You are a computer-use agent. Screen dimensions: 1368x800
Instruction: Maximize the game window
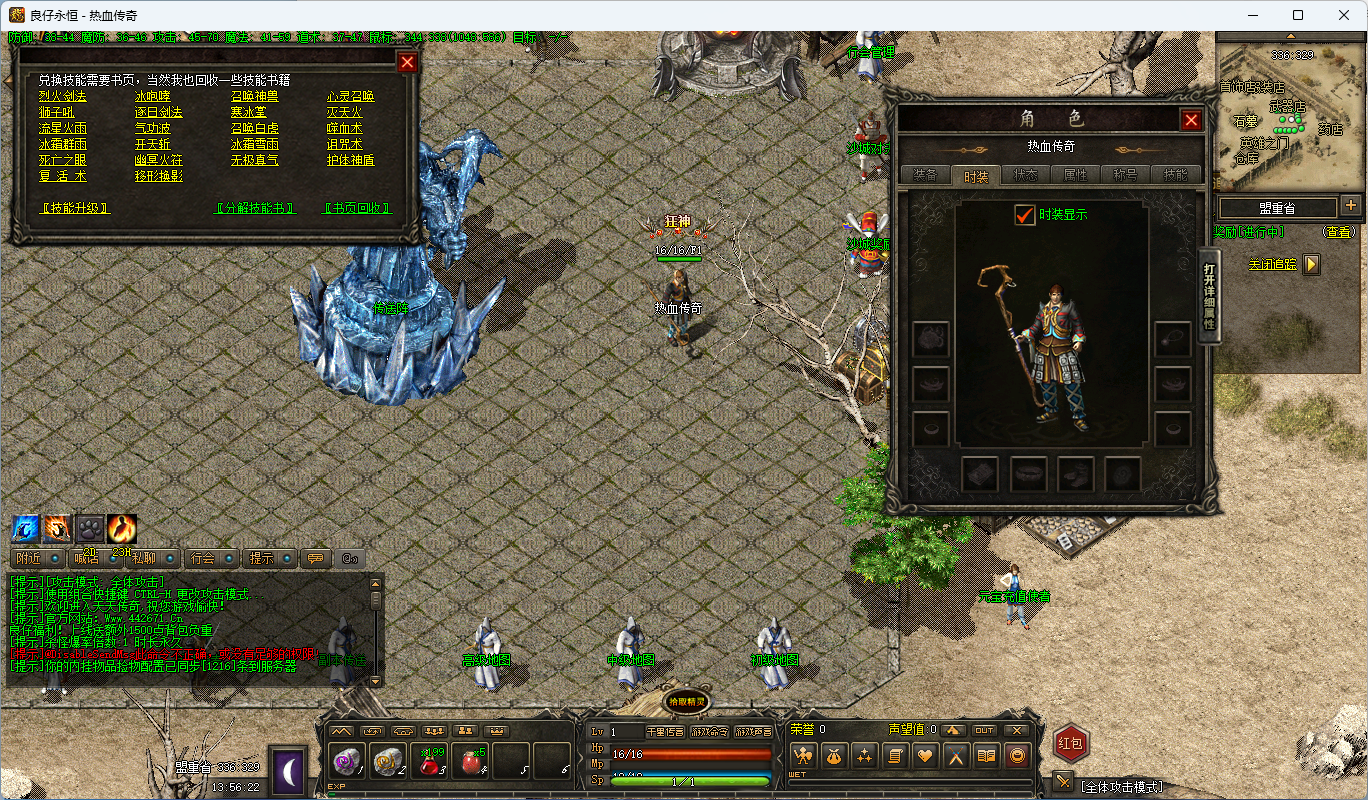pos(1298,15)
